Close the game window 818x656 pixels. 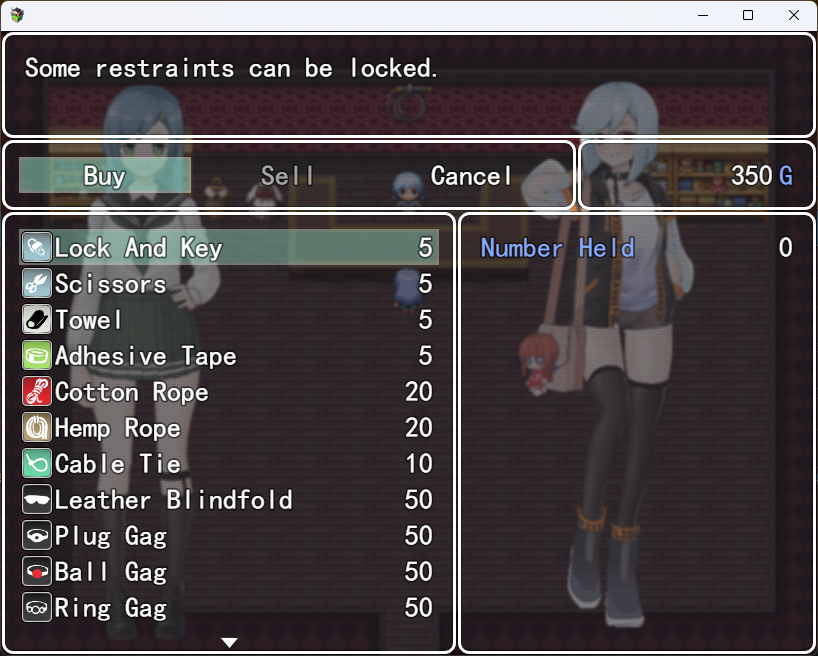tap(794, 15)
